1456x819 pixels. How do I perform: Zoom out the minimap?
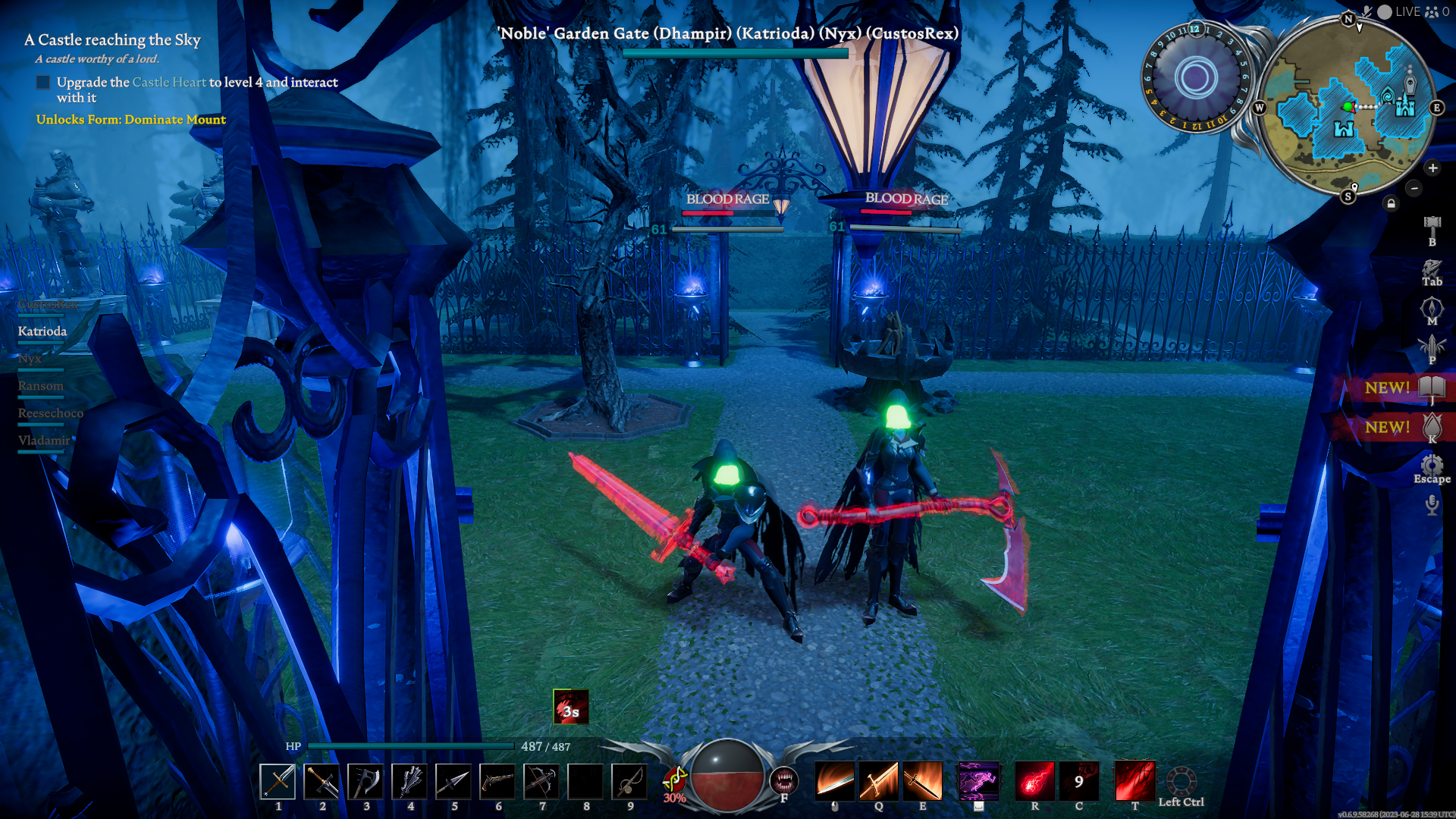1414,188
